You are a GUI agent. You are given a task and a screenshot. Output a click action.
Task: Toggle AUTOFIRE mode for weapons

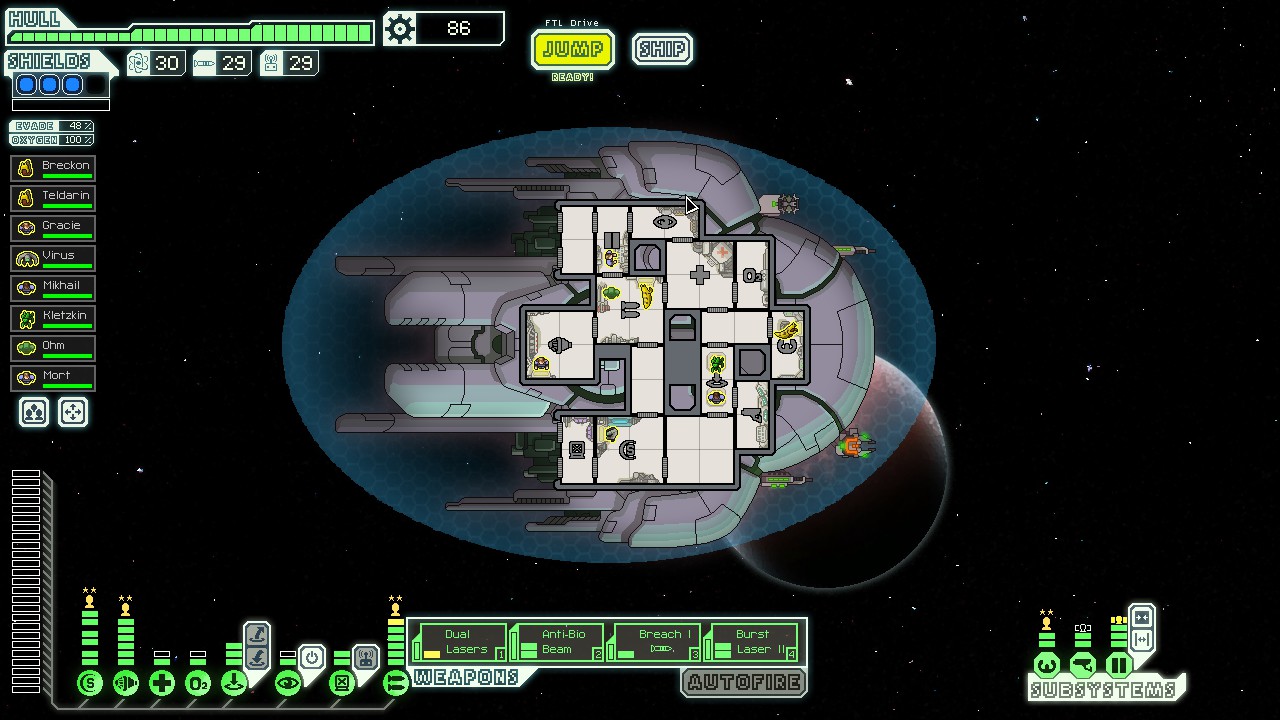(744, 683)
